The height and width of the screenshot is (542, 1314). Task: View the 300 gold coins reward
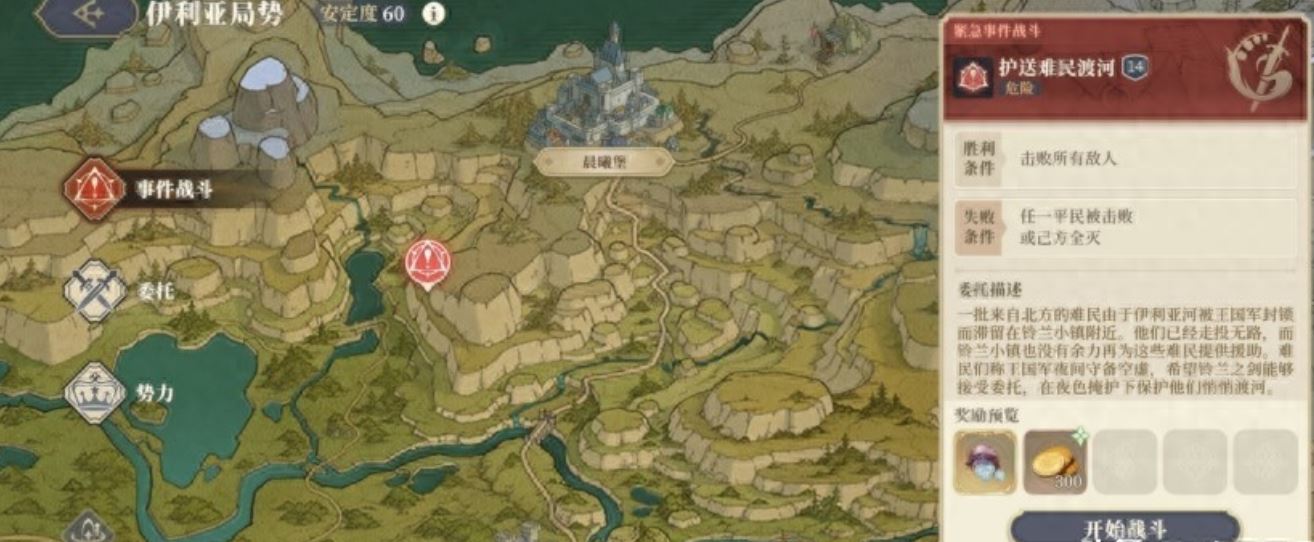pyautogui.click(x=1055, y=462)
